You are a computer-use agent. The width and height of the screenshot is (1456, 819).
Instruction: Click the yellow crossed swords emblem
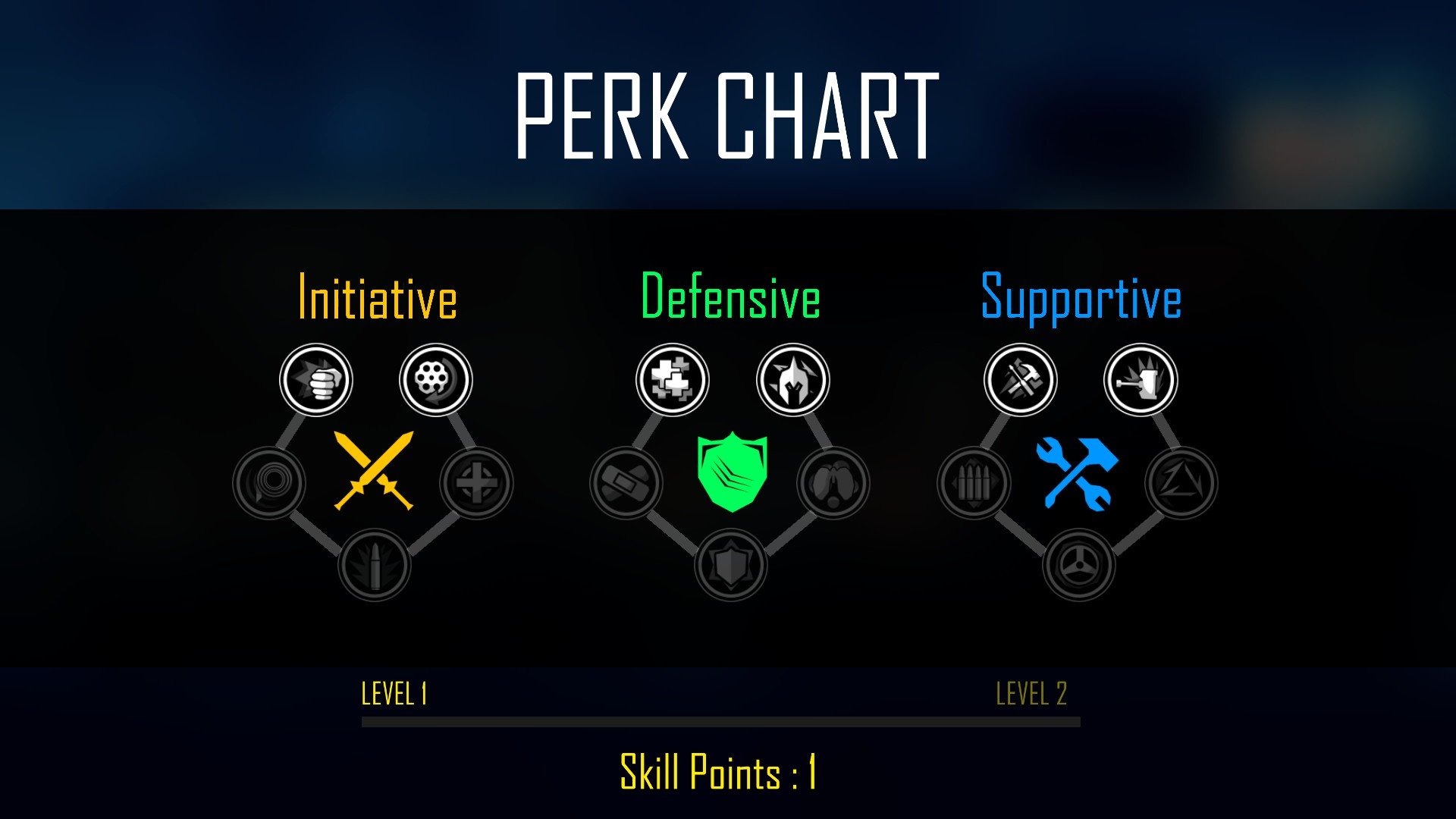[x=374, y=471]
